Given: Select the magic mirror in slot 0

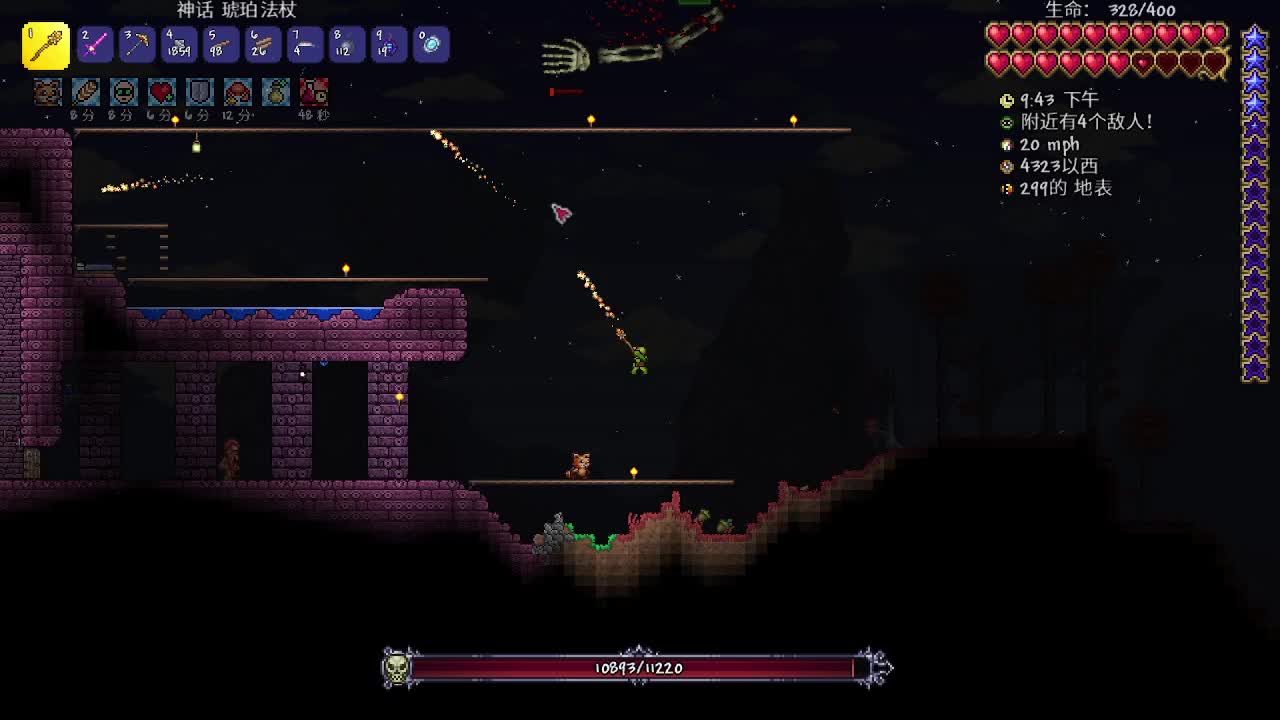Looking at the screenshot, I should [x=431, y=45].
